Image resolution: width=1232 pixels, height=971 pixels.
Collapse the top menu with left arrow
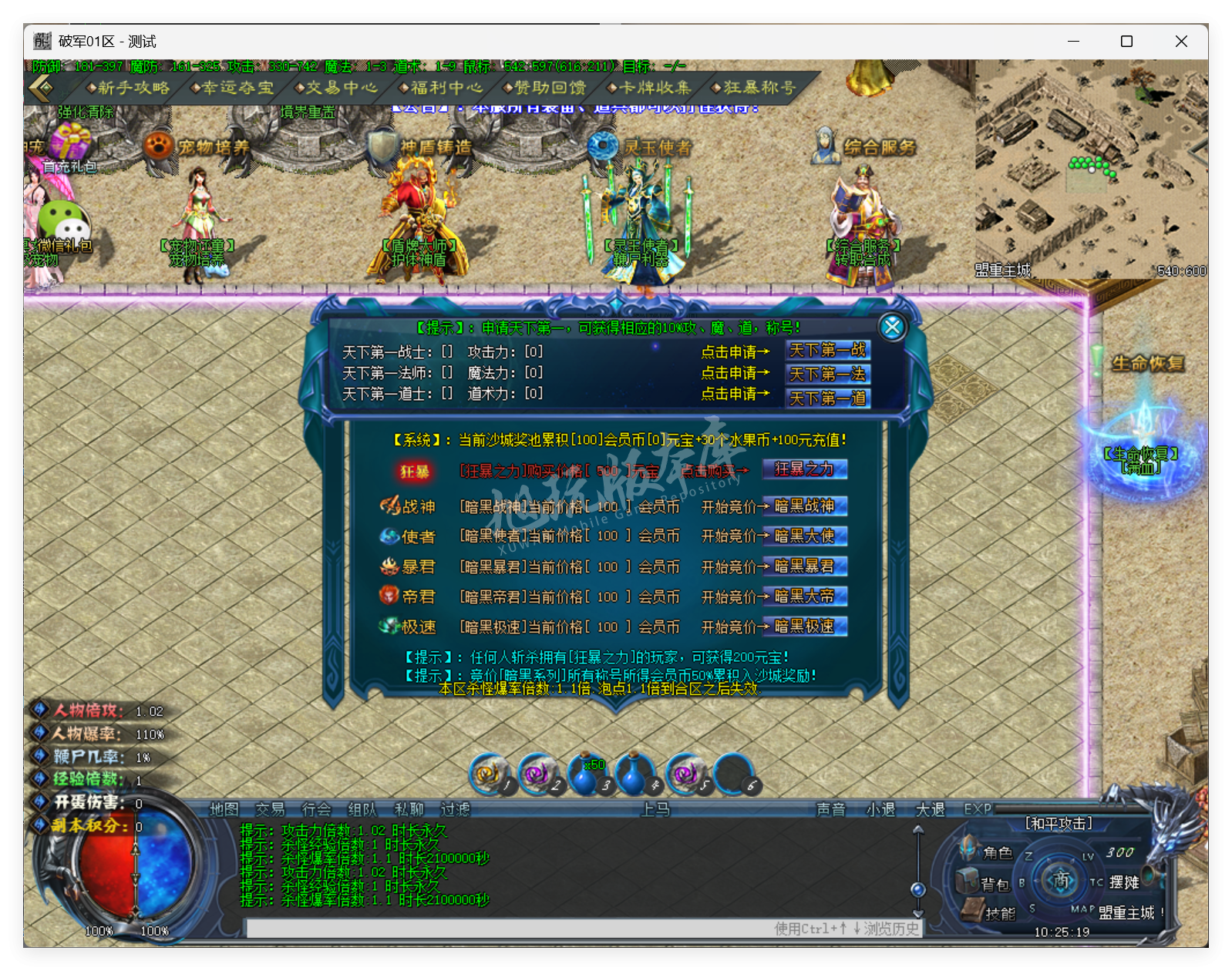pos(42,88)
